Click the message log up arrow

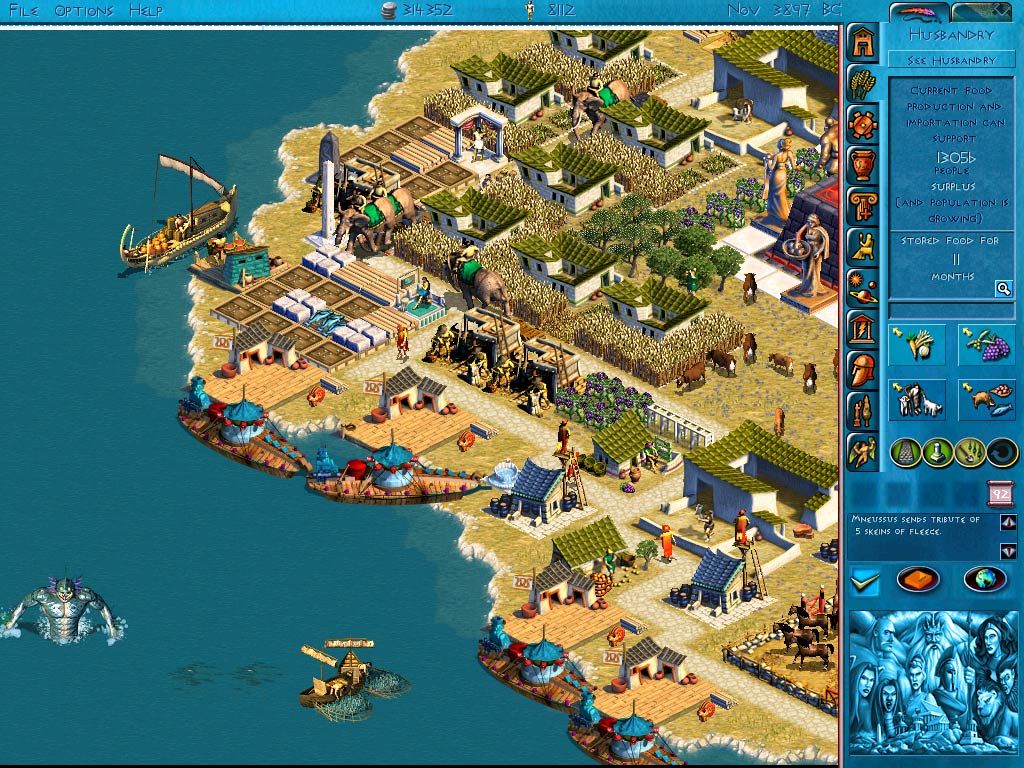pyautogui.click(x=1007, y=522)
